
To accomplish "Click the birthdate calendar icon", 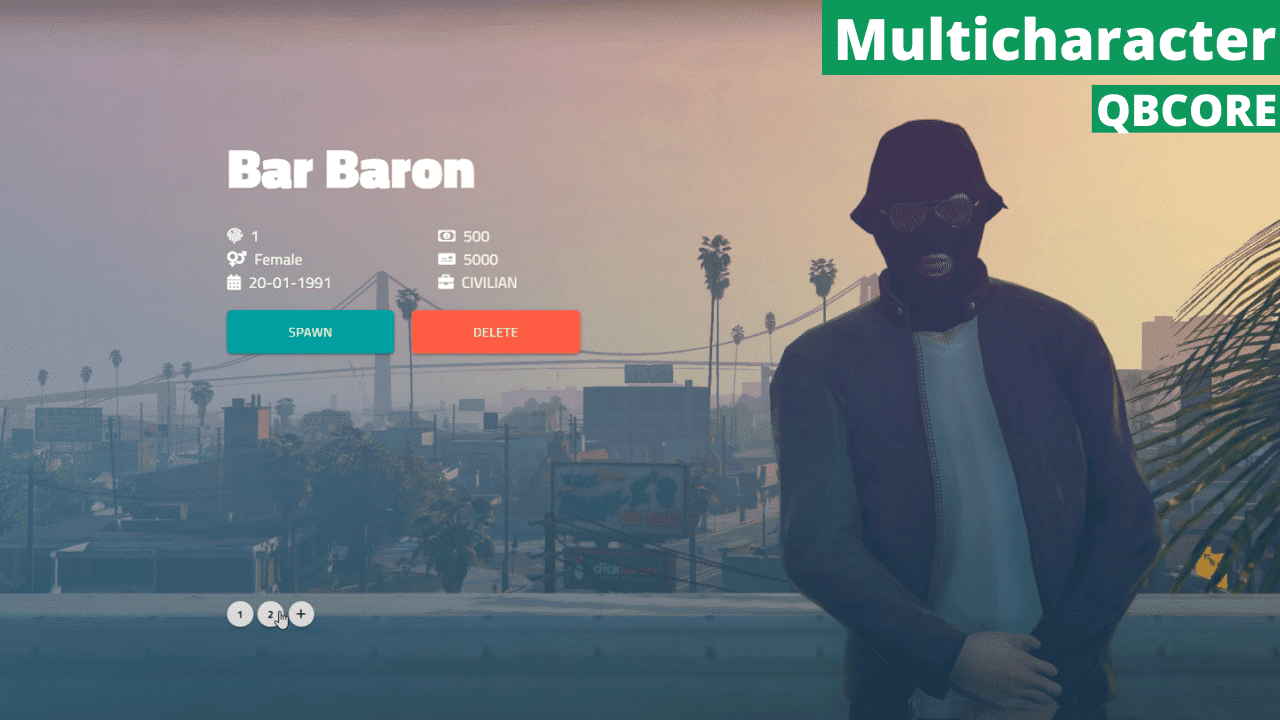I will pyautogui.click(x=234, y=282).
